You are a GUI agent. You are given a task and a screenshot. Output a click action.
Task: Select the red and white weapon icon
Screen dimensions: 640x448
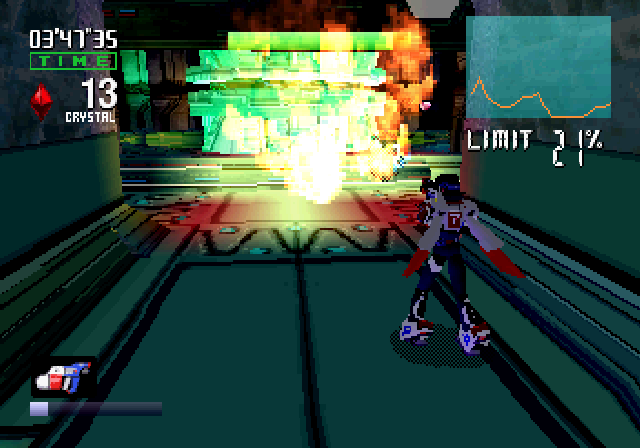click(64, 377)
